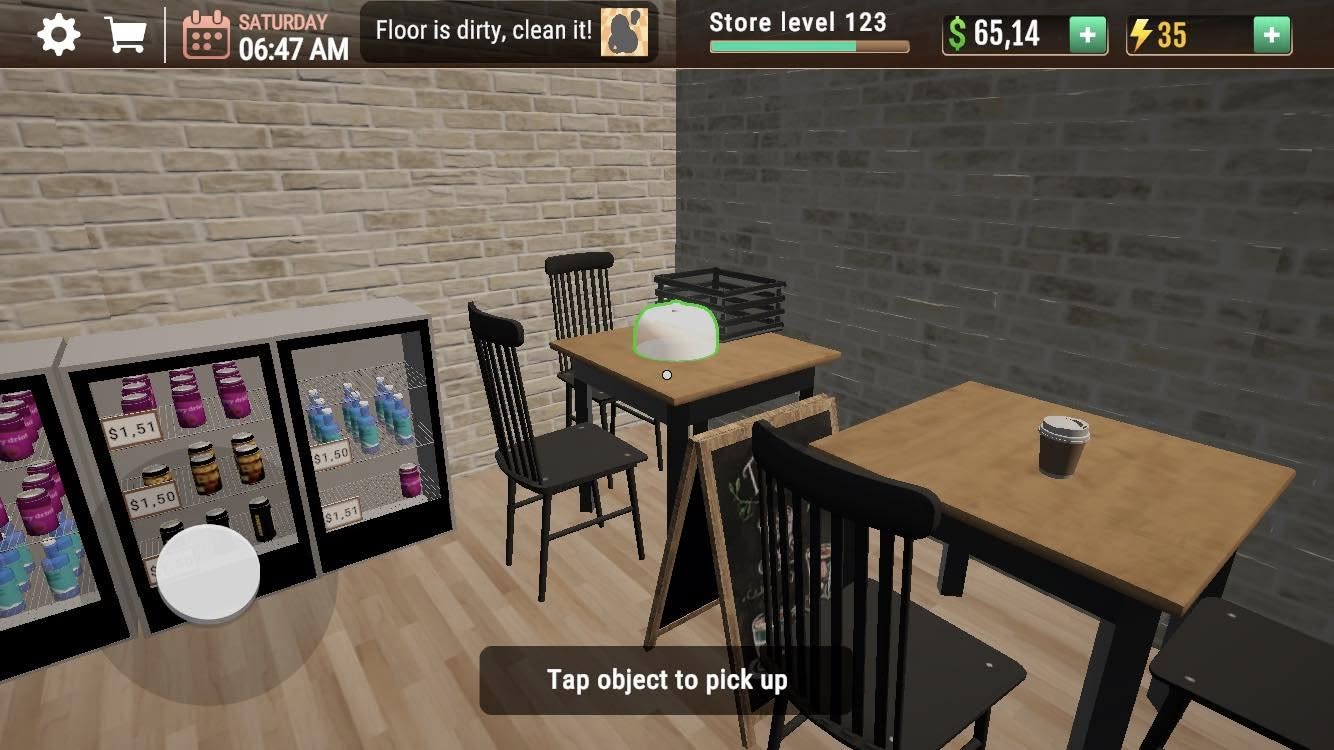
Task: Tap the white virtual joystick knob
Action: click(209, 574)
